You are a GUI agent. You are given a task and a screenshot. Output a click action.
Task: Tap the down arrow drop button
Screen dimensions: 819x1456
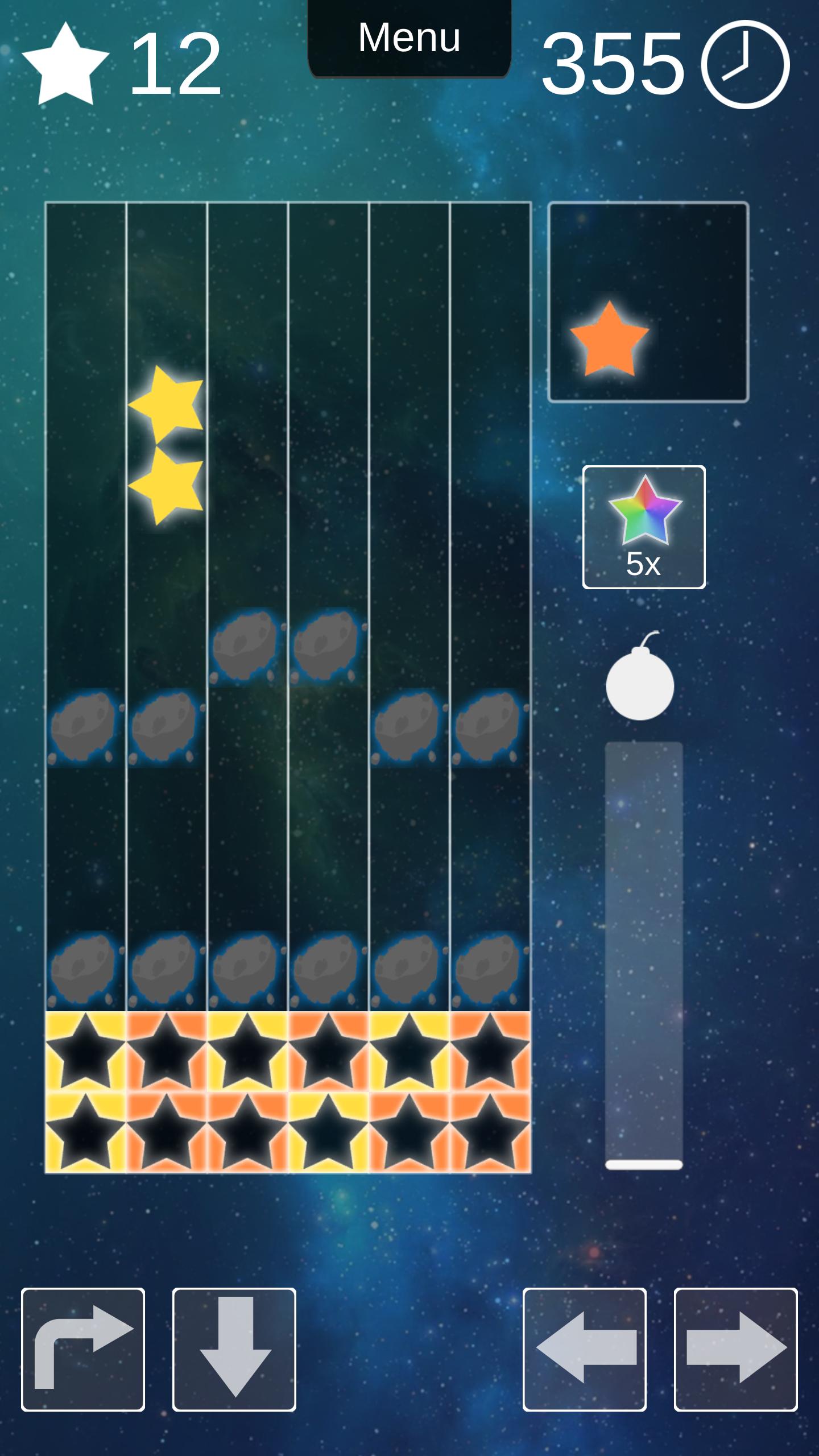click(234, 1349)
